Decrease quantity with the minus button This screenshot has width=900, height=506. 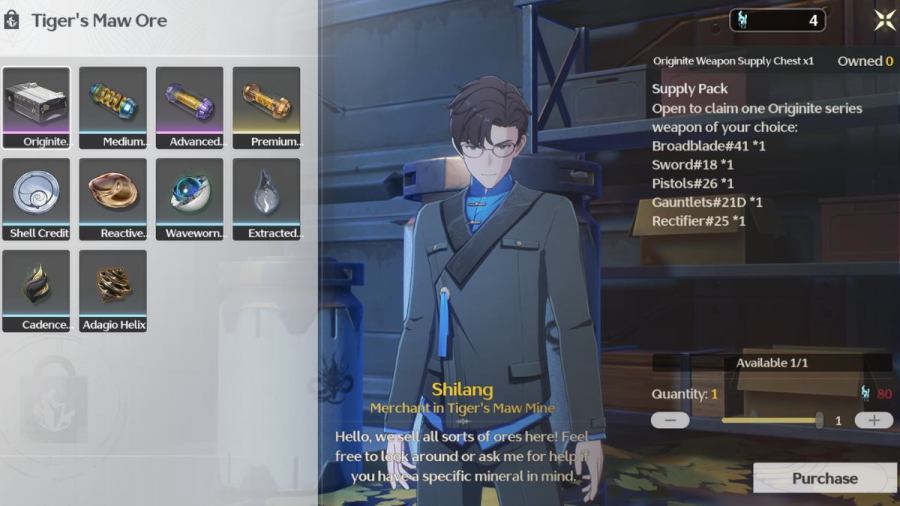coord(670,420)
